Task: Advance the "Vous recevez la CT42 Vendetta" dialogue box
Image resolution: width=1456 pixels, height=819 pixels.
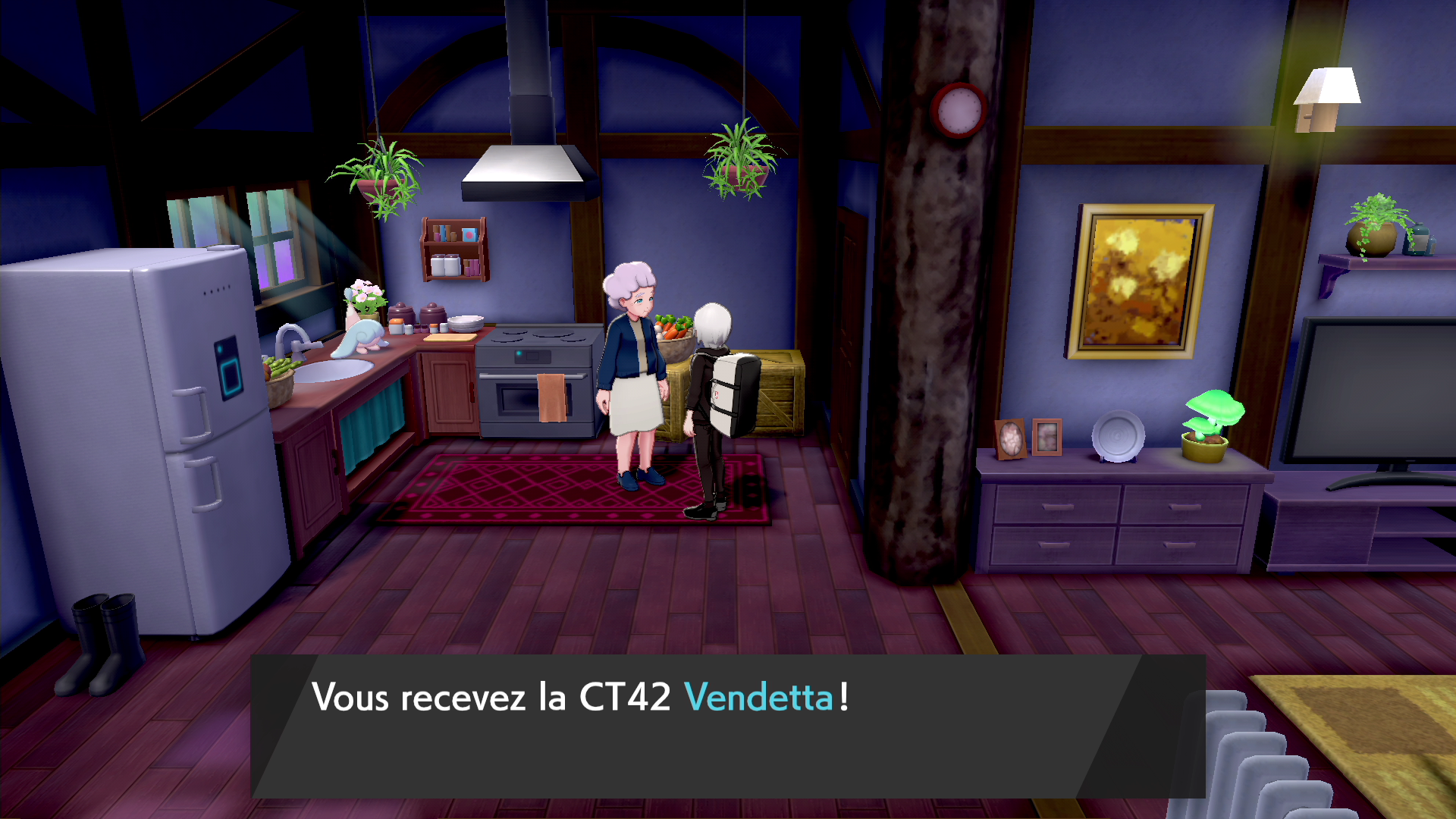Action: coord(728,725)
